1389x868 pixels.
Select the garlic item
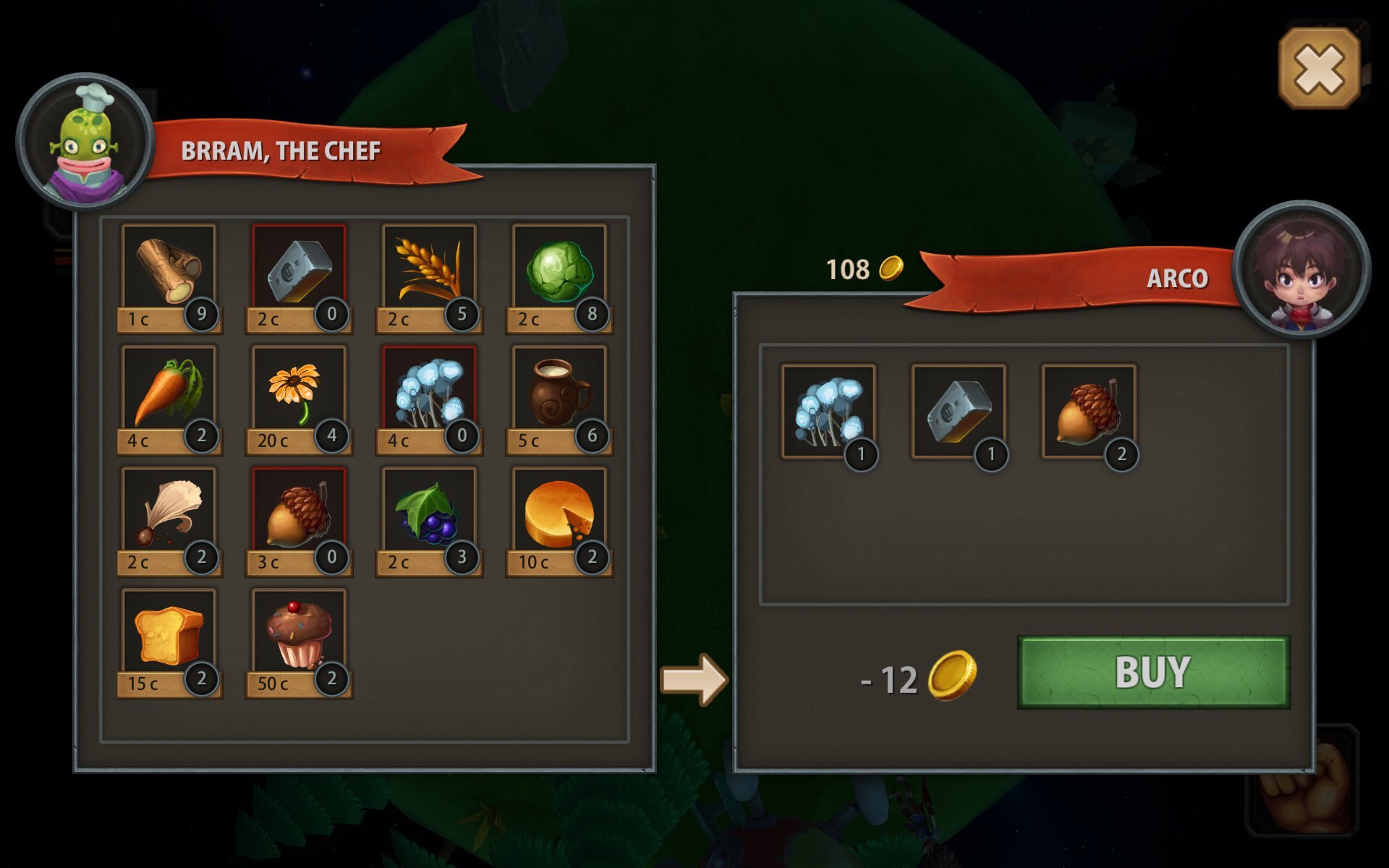pos(169,513)
